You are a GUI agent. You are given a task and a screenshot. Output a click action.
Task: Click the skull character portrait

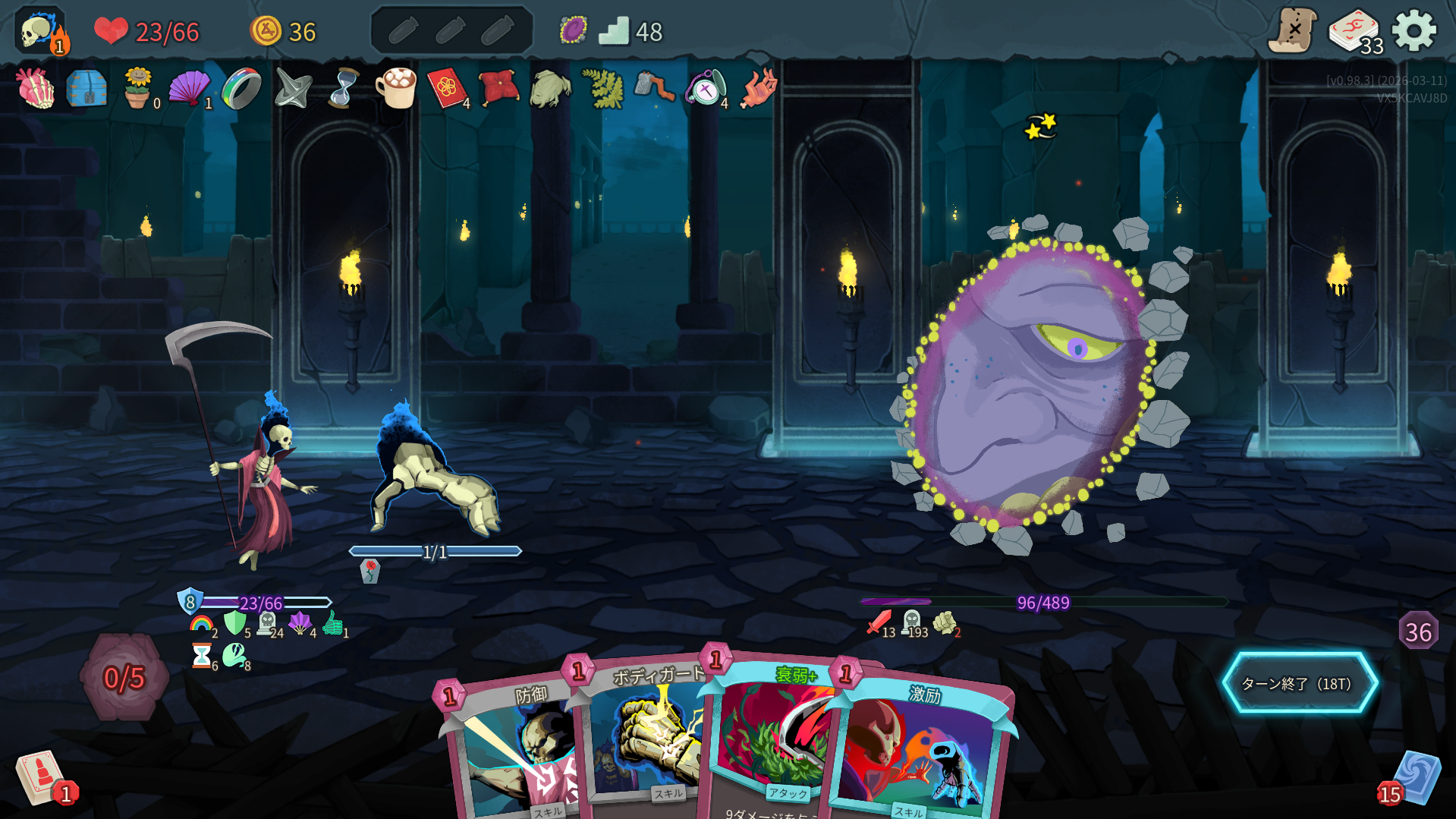pyautogui.click(x=39, y=32)
